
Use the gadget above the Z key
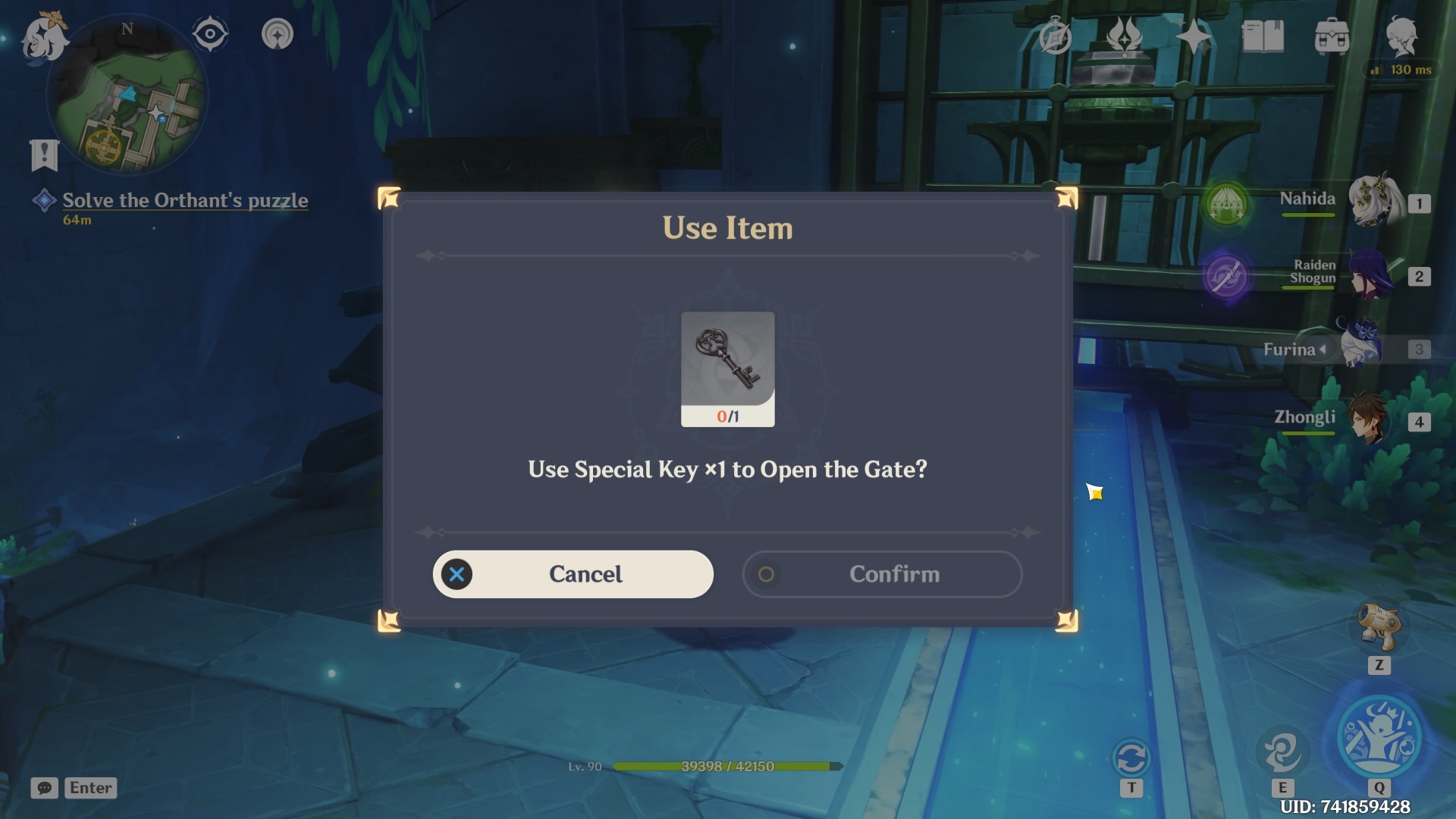click(x=1379, y=626)
